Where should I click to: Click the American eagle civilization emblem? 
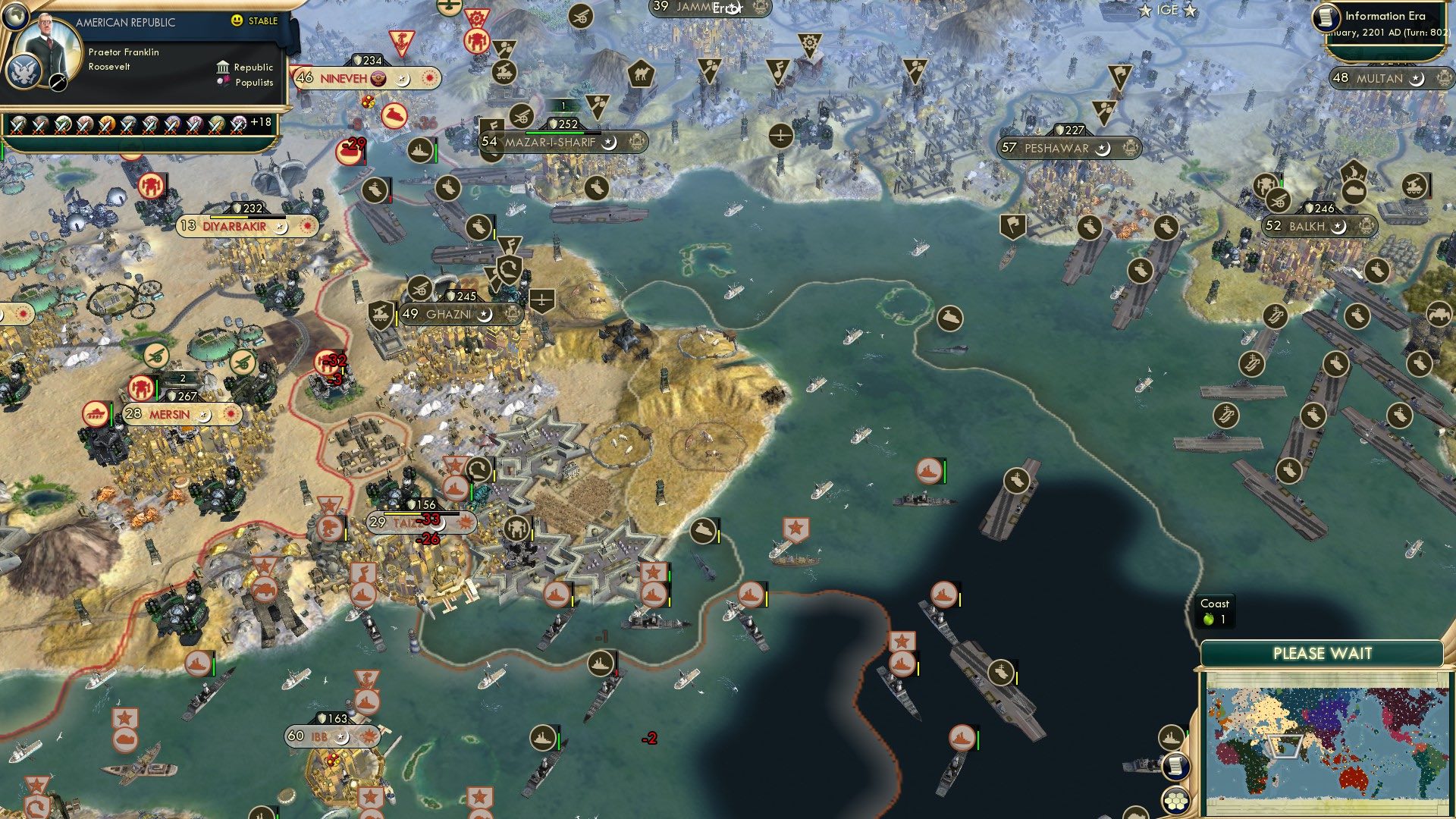click(x=24, y=71)
